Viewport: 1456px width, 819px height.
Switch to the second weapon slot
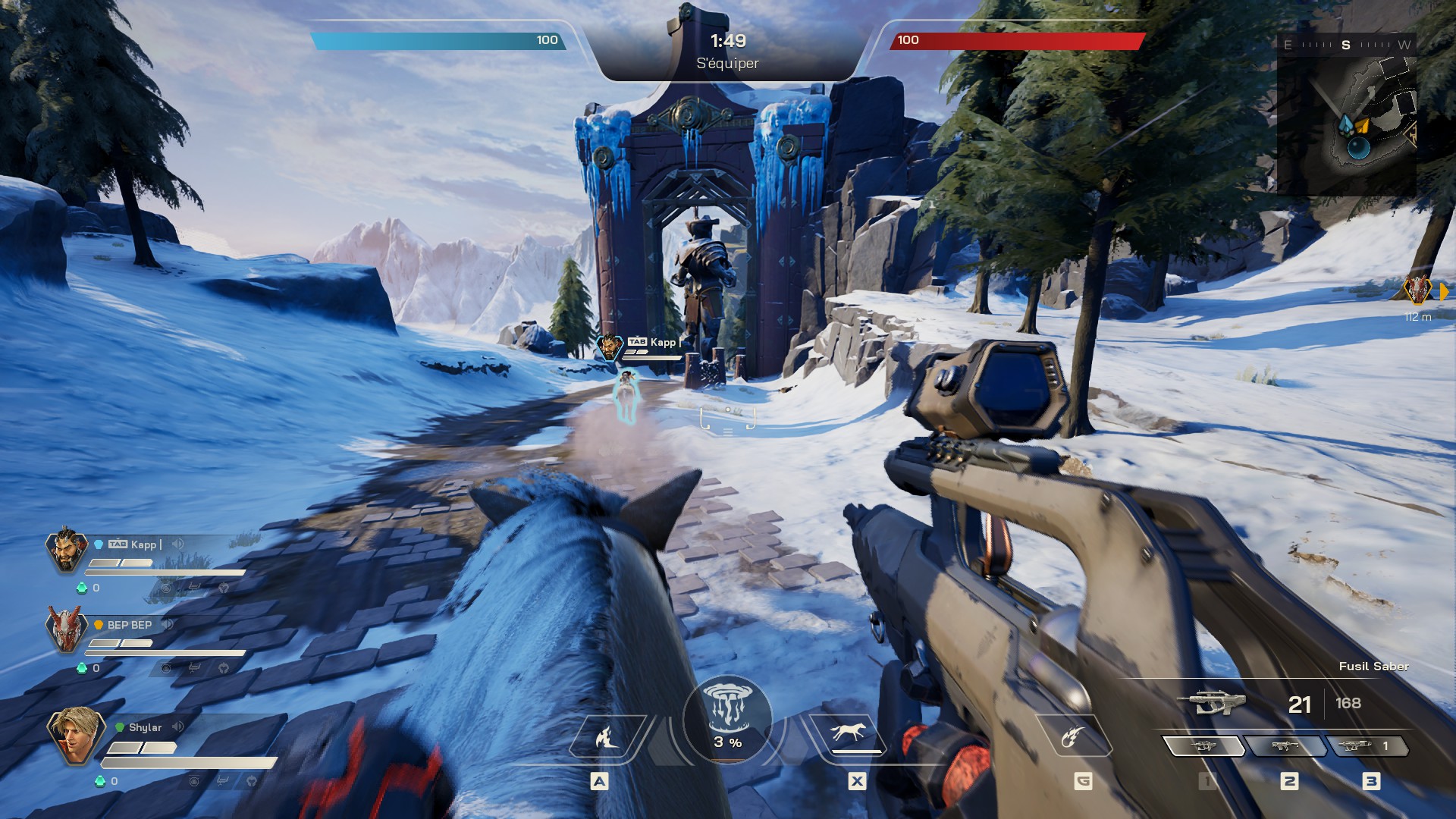coord(1285,746)
